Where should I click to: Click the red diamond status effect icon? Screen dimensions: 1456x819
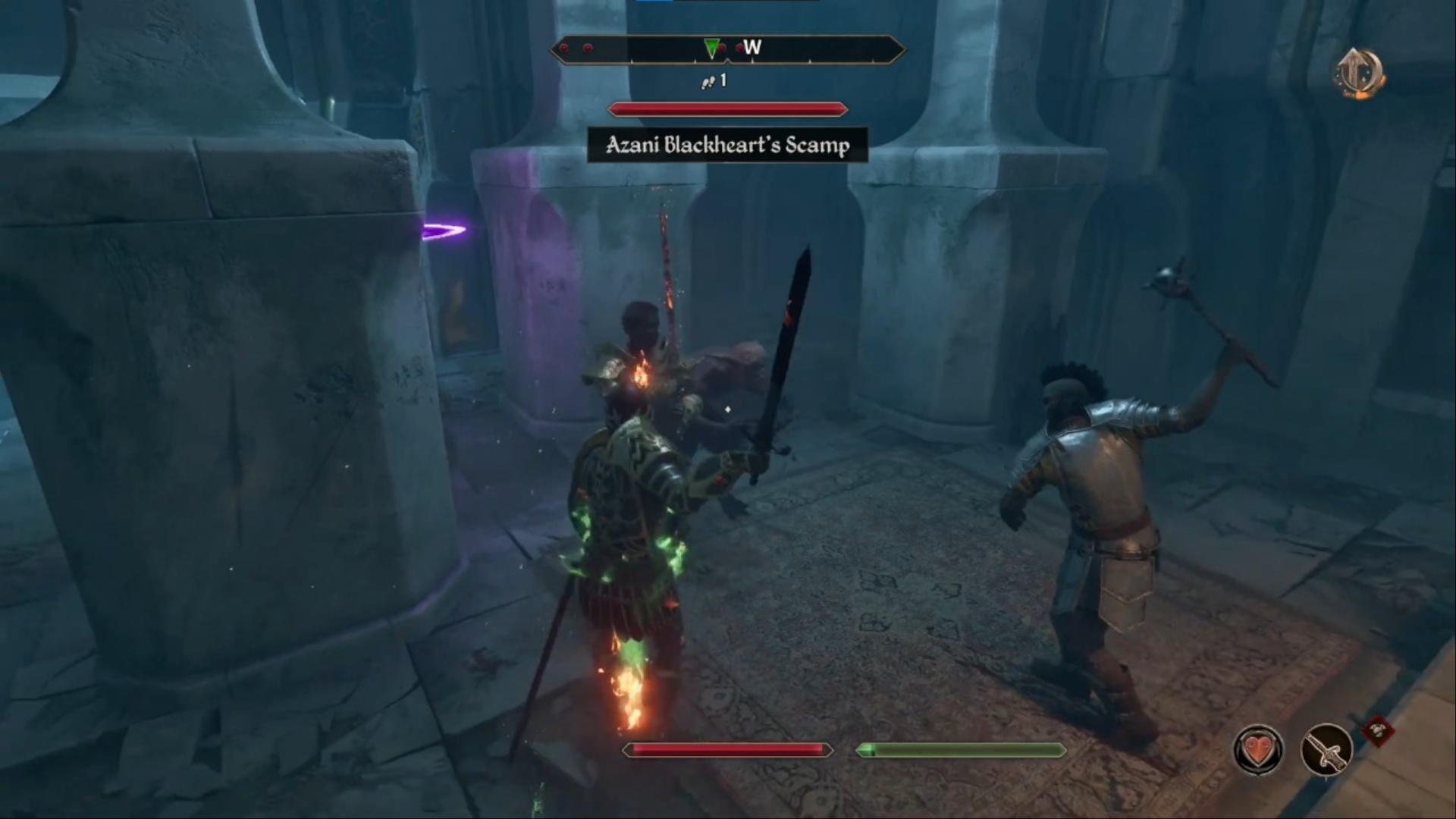(1376, 731)
